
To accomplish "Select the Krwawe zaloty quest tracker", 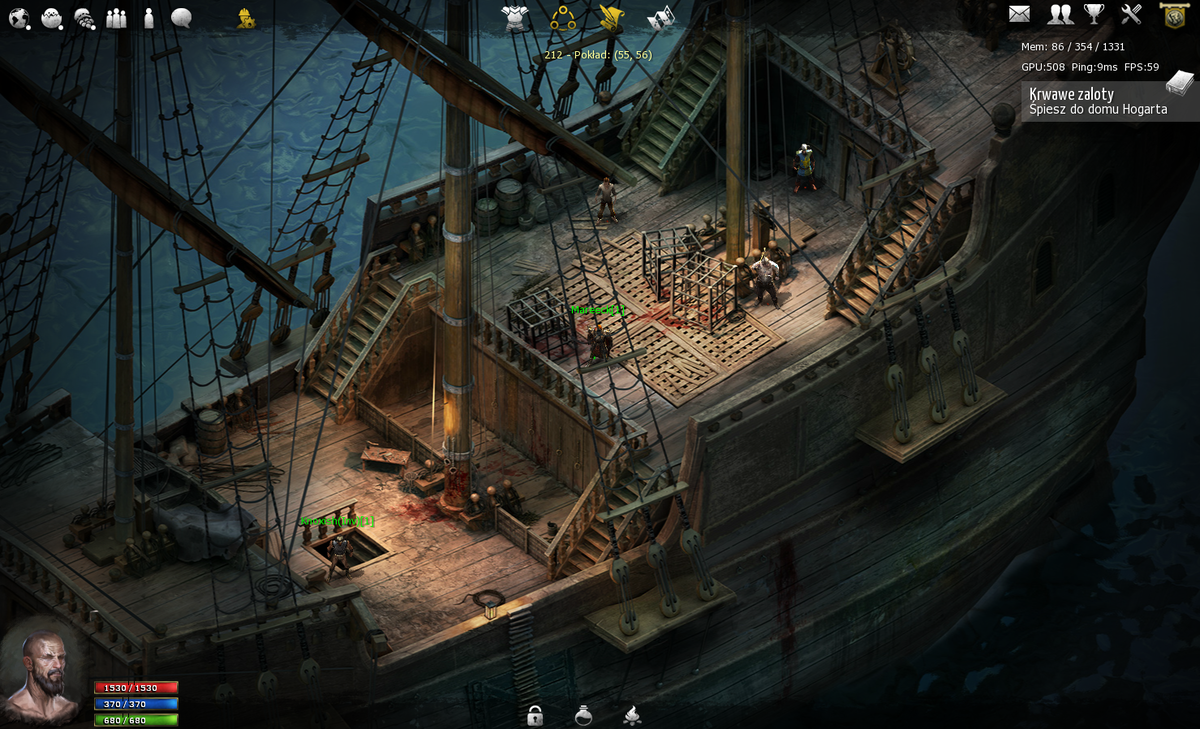I will (x=1097, y=101).
